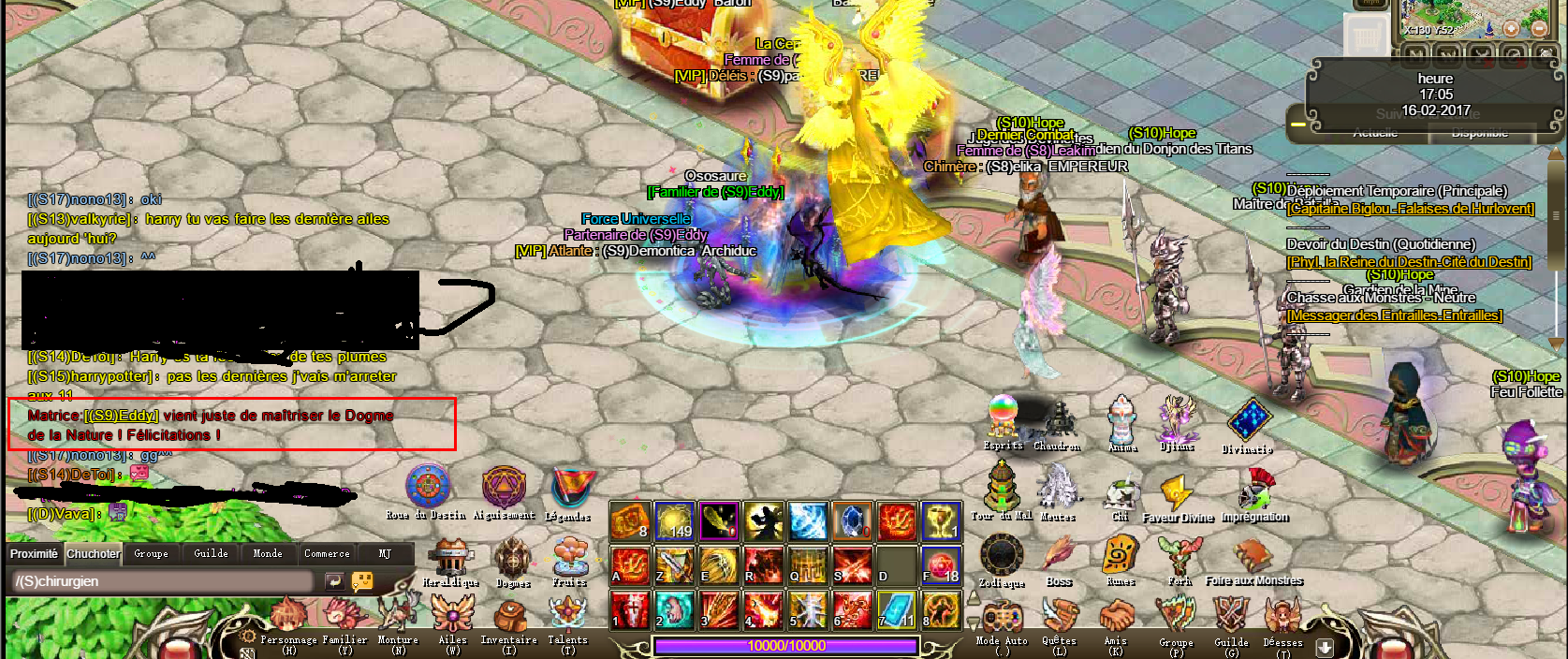The image size is (1568, 659).
Task: Click the minimap zoom-in plus button
Action: tap(1511, 30)
